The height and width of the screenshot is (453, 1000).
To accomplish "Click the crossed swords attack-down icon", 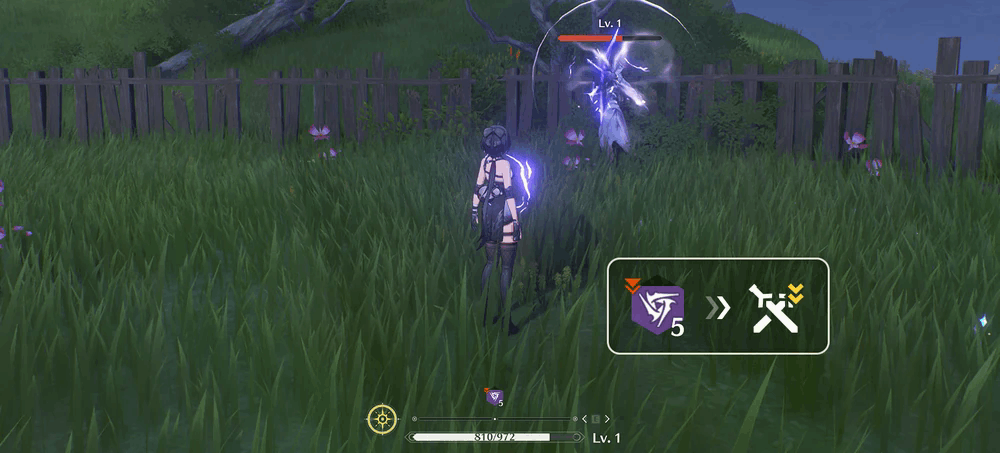I will pyautogui.click(x=773, y=307).
